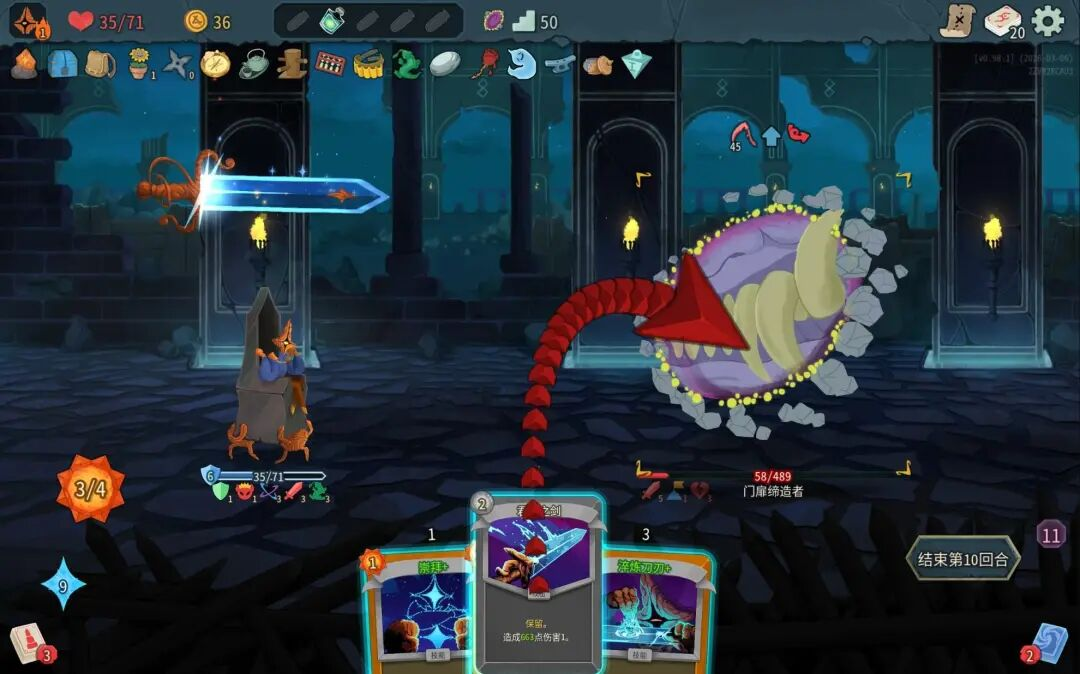The image size is (1080, 674).
Task: Use the green potion in the potion bar
Action: [332, 21]
